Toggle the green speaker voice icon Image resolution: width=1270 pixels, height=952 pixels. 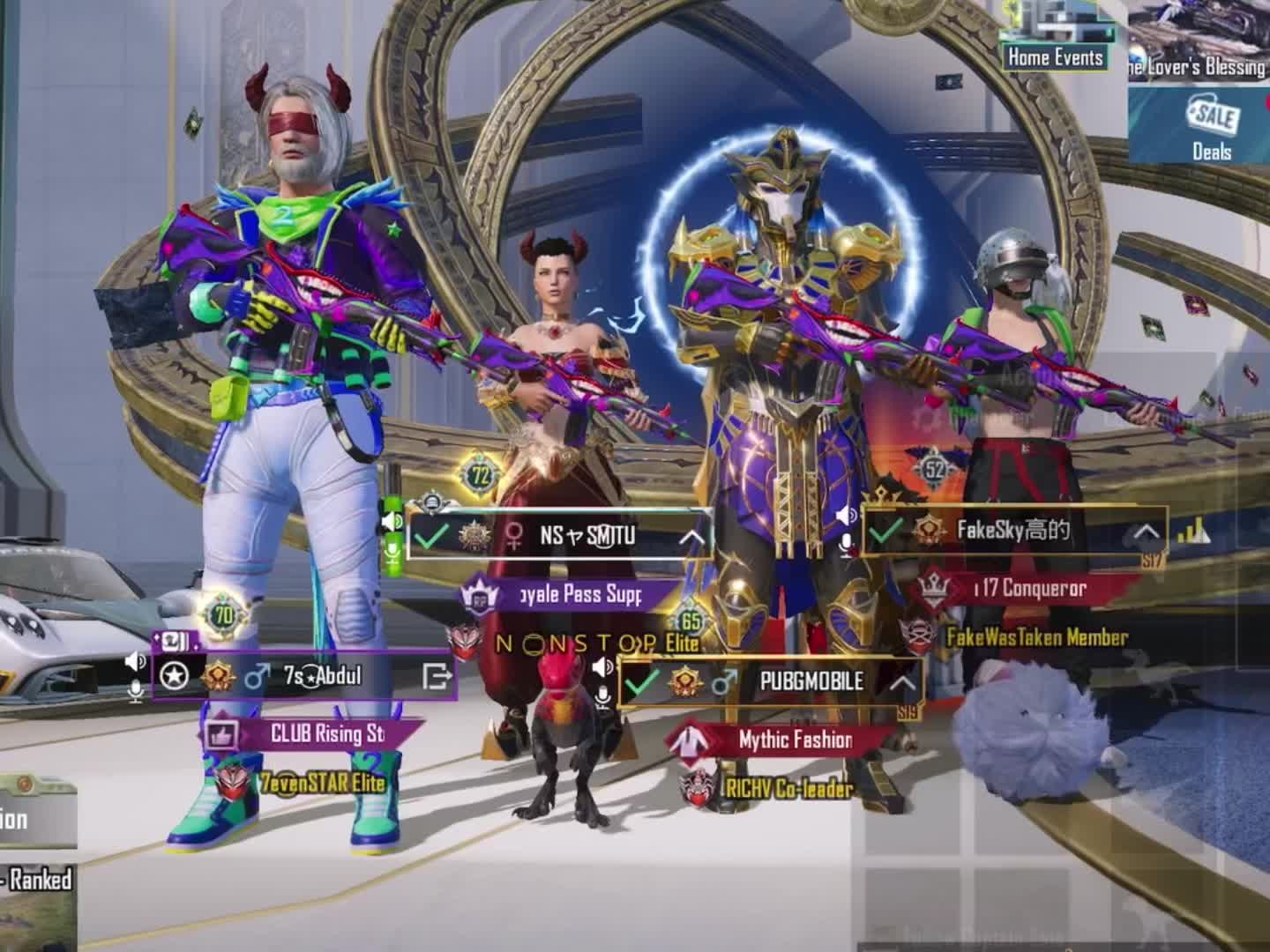pyautogui.click(x=392, y=522)
